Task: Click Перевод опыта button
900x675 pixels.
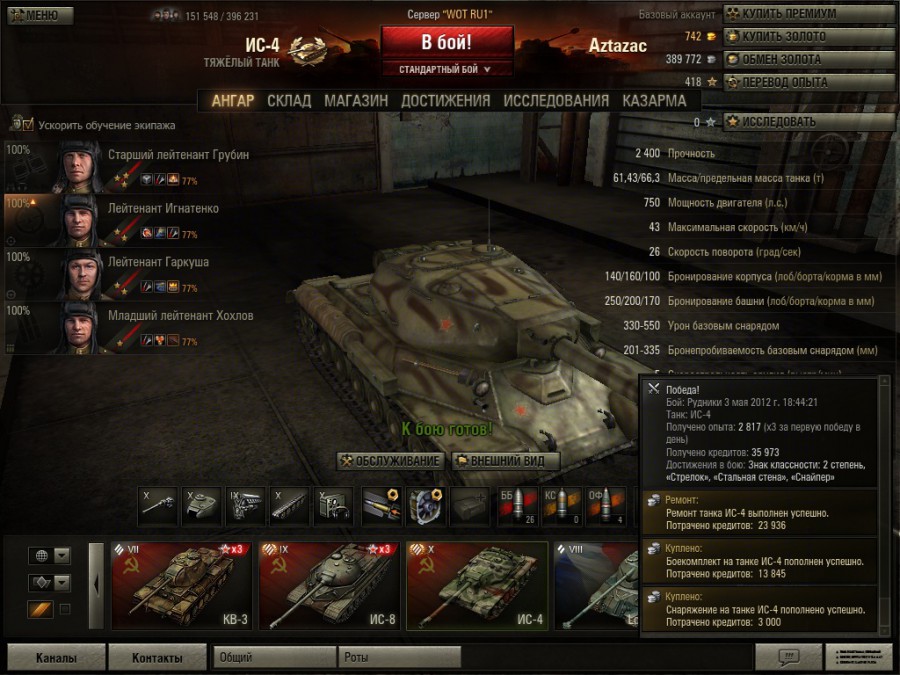Action: (x=806, y=82)
